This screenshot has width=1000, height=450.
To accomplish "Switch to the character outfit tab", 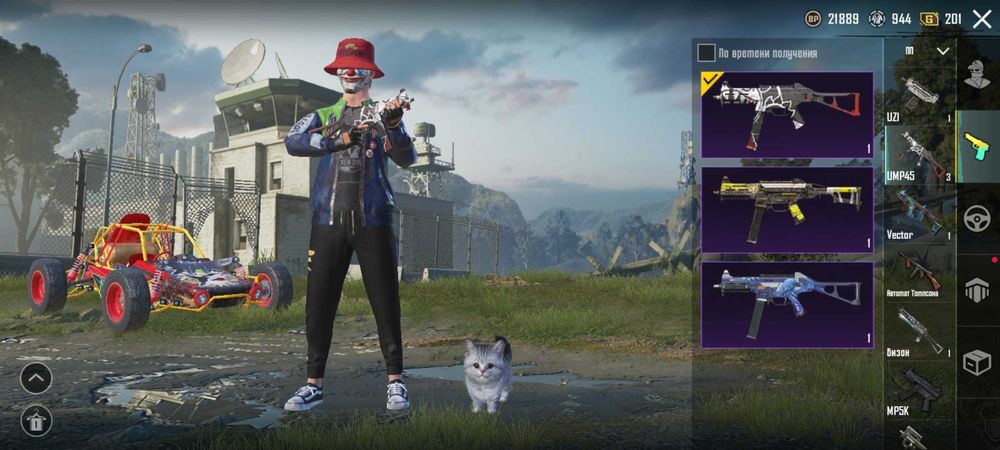I will click(977, 75).
